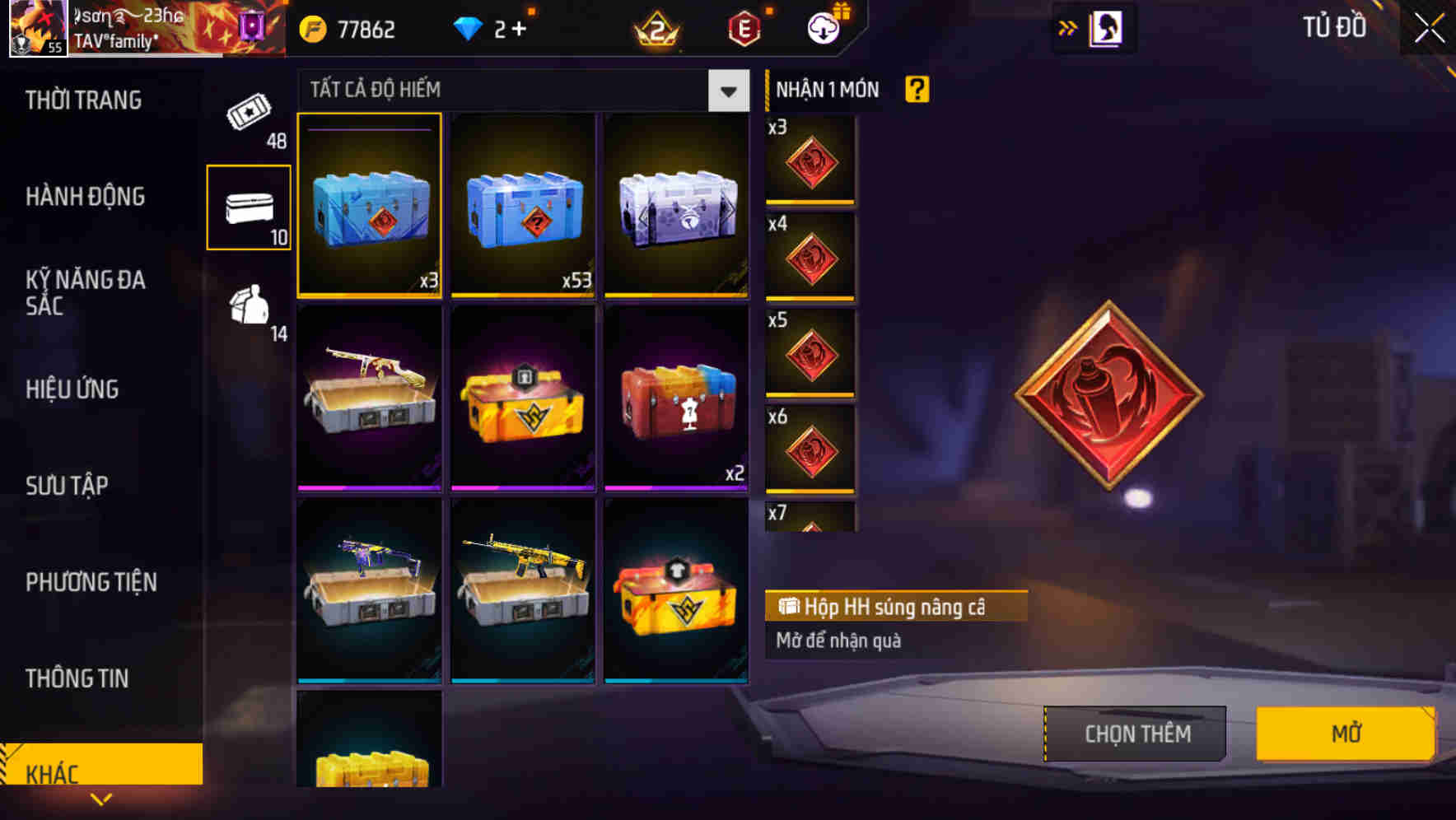Open the character preview icon near TỦ ĐỒ
Screen dimensions: 1456x820
(1104, 26)
